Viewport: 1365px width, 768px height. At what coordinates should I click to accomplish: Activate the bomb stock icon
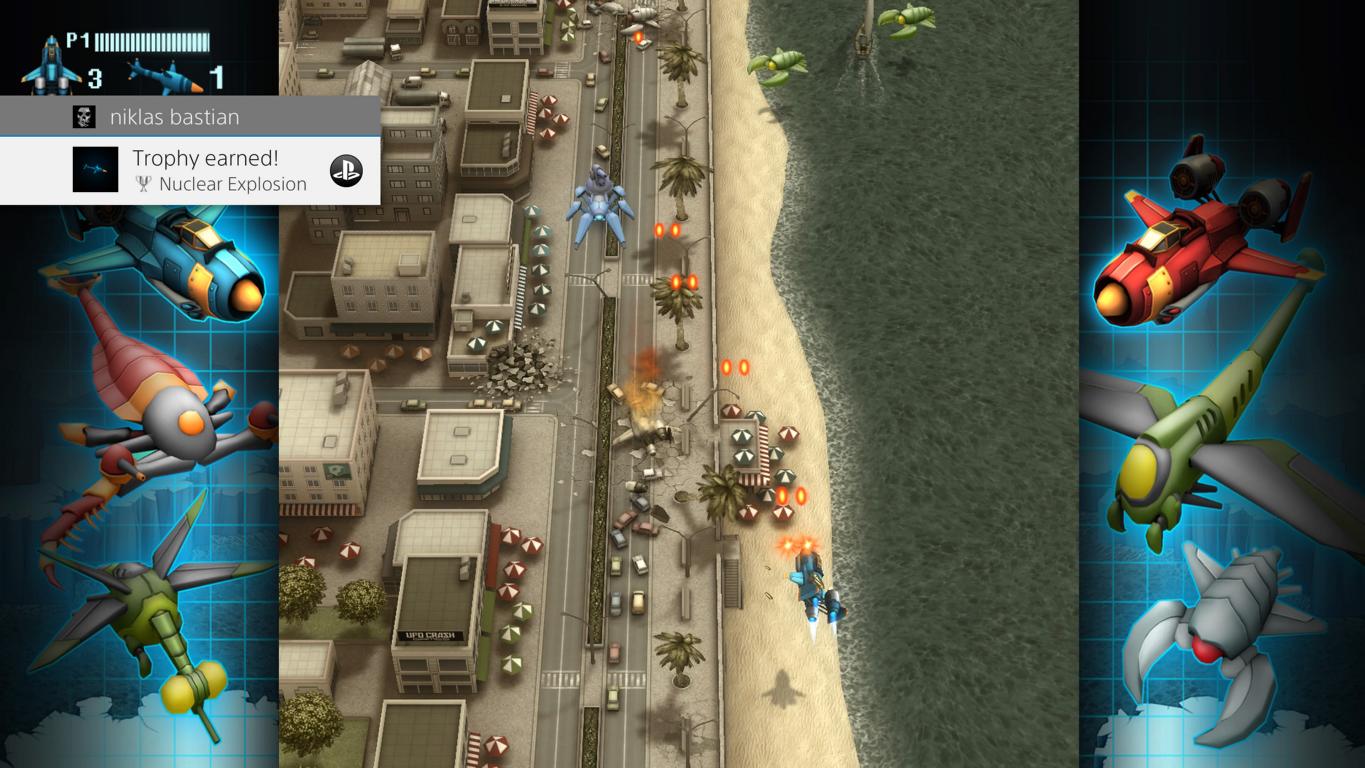tap(163, 76)
